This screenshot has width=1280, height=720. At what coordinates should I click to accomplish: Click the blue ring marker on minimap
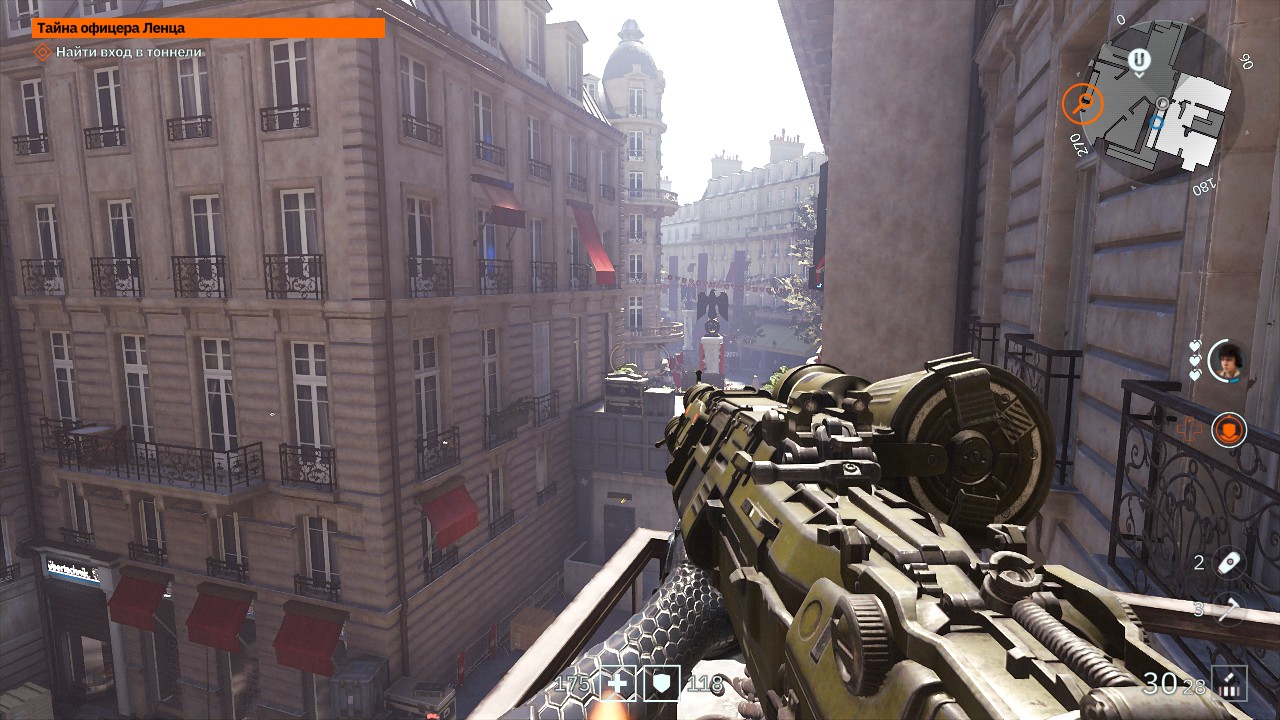[x=1156, y=122]
